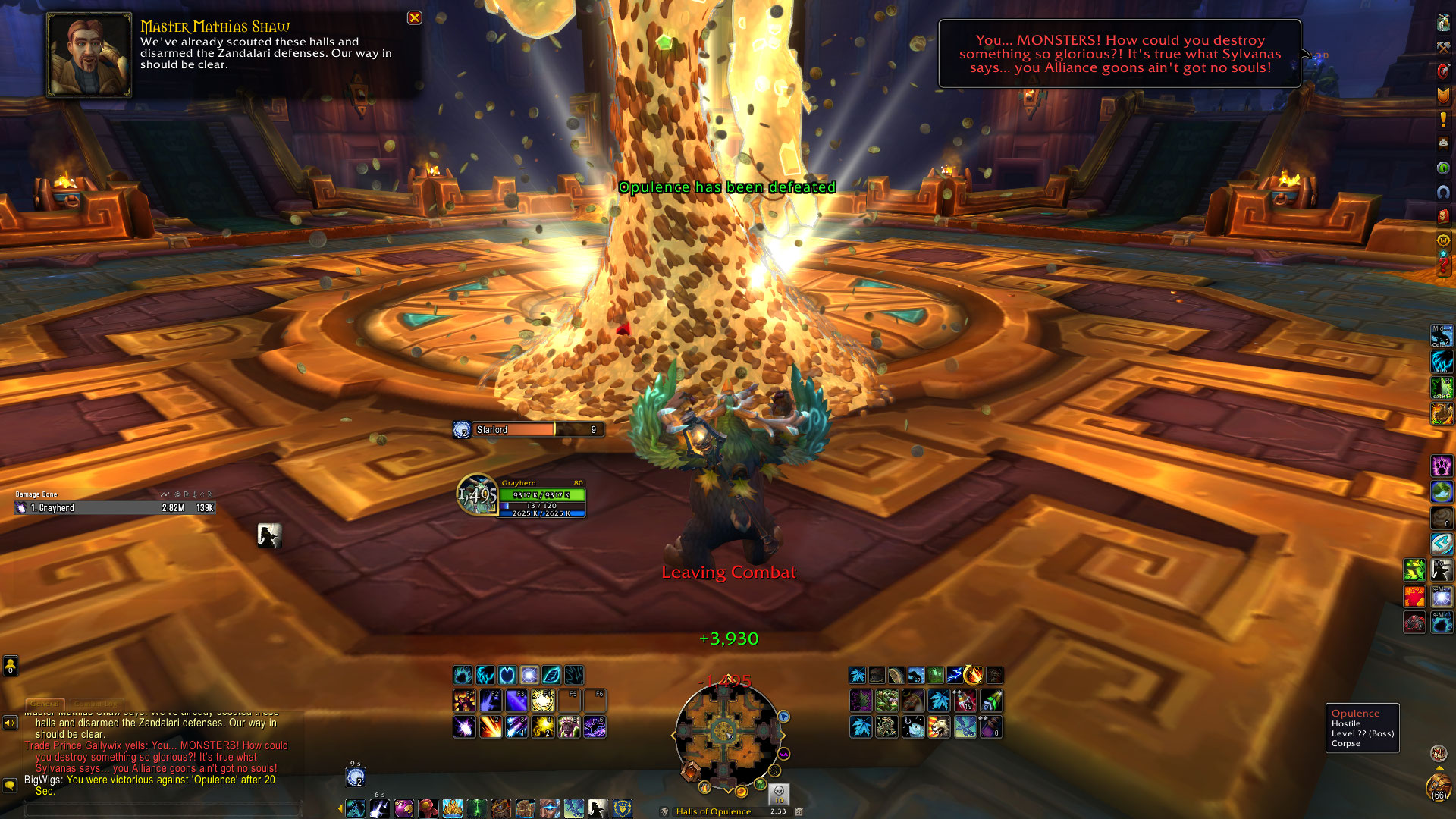Click the Alliance crest icon in bottom bar
Screen dimensions: 1456x819
point(623,808)
